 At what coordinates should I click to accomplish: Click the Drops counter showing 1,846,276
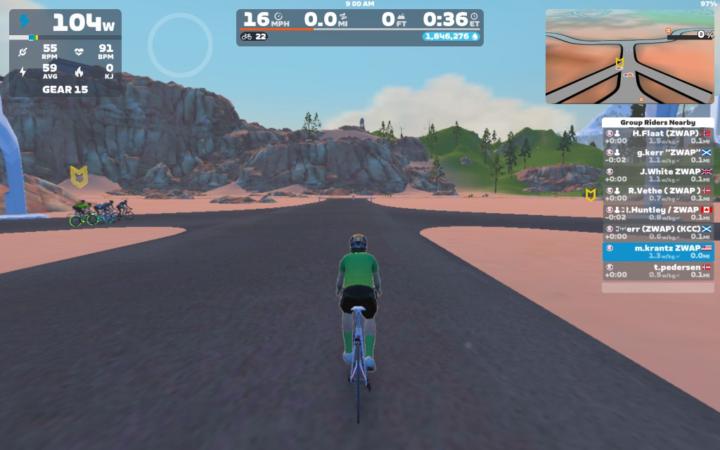coord(451,36)
